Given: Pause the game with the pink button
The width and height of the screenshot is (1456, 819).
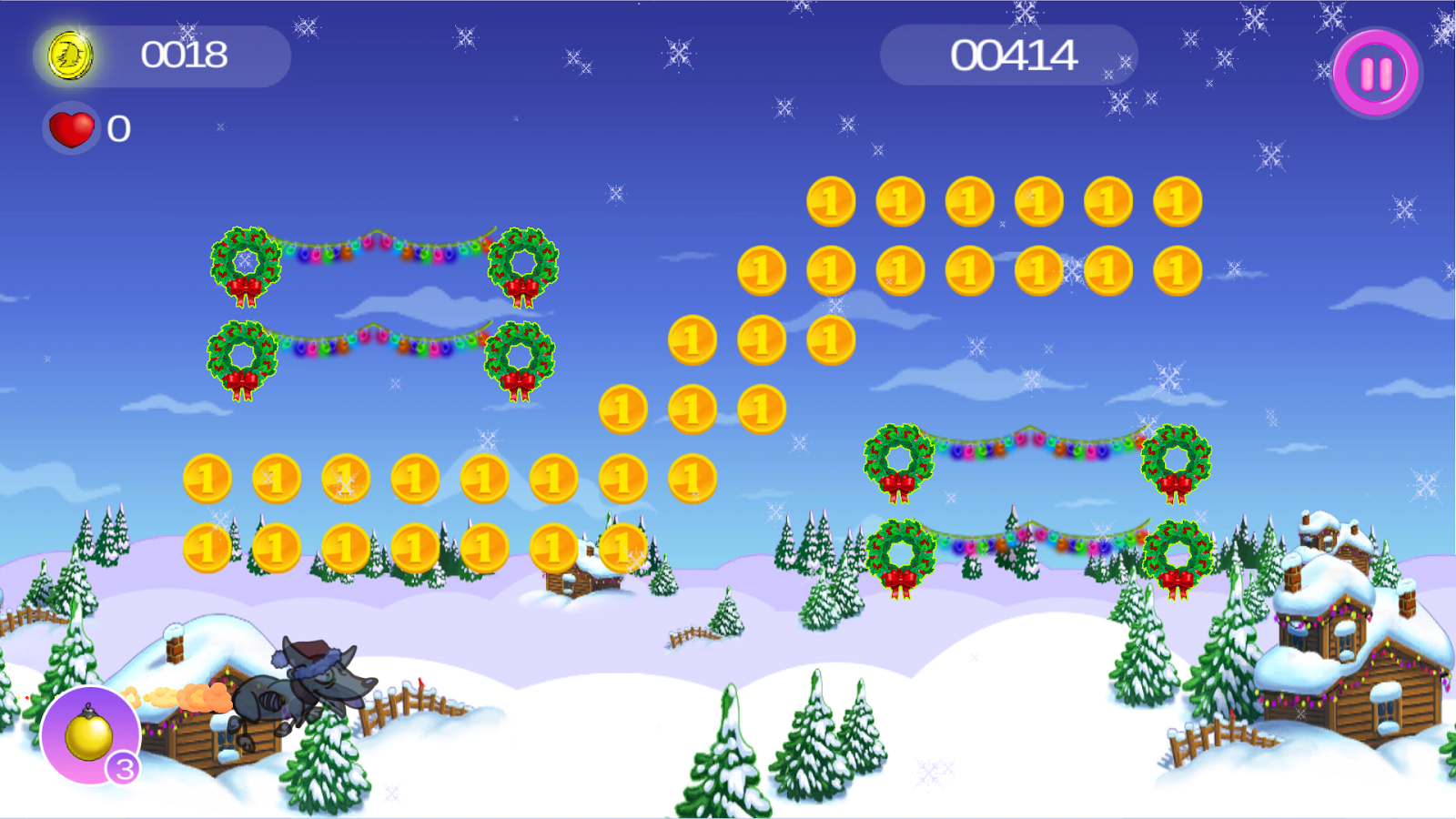Looking at the screenshot, I should click(x=1376, y=74).
